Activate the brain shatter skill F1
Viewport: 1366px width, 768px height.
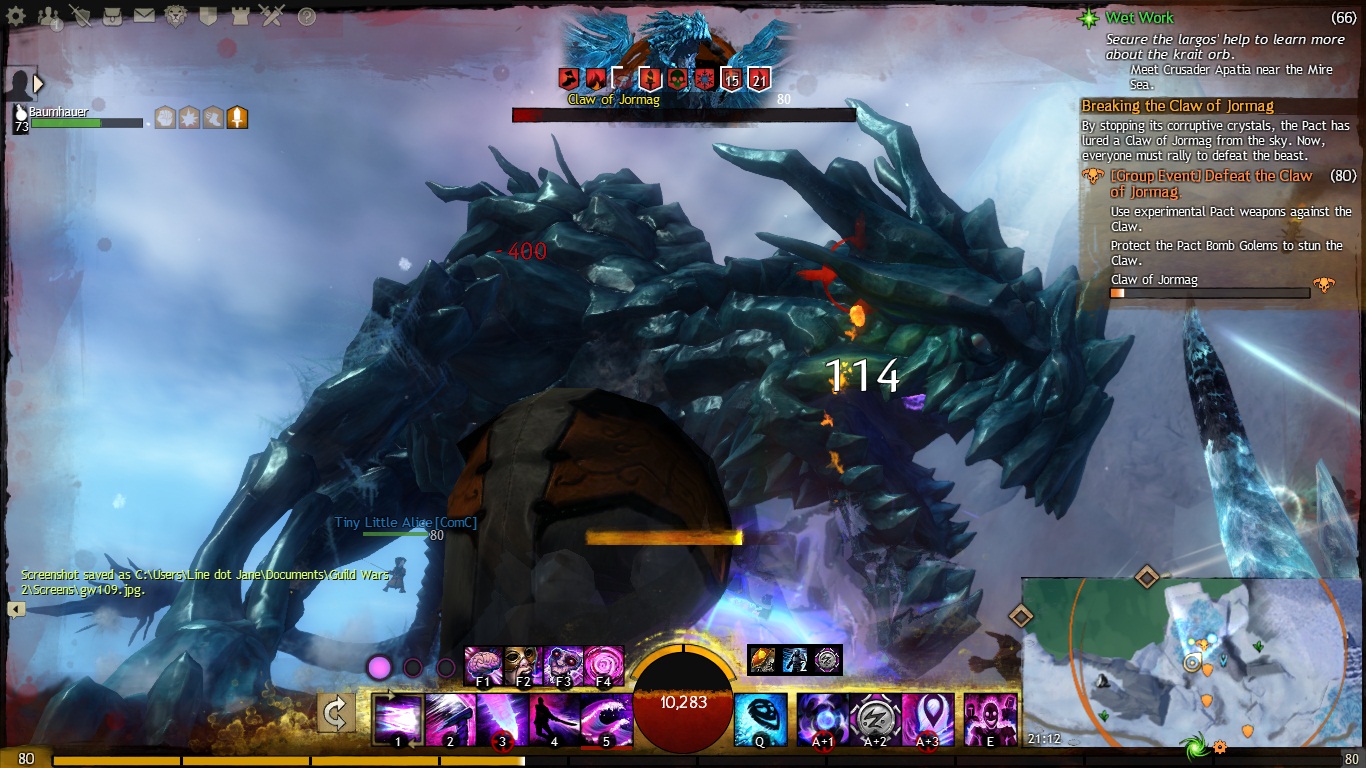(x=483, y=665)
